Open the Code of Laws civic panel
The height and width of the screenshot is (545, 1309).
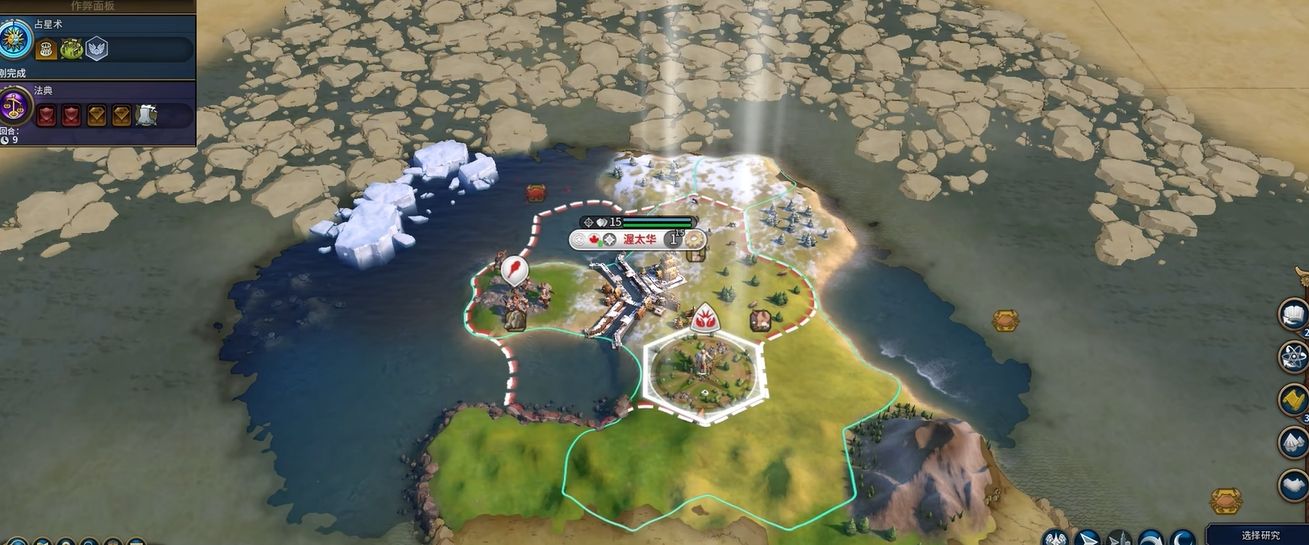17,105
